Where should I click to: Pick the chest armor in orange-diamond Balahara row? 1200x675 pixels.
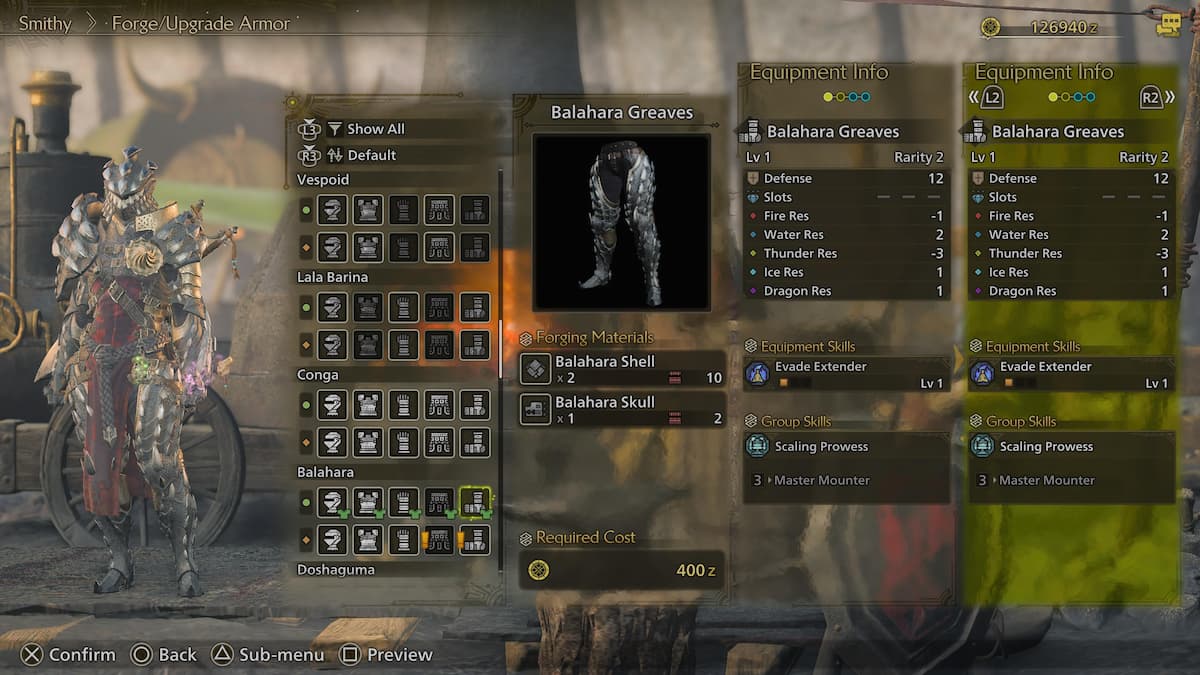pyautogui.click(x=368, y=540)
